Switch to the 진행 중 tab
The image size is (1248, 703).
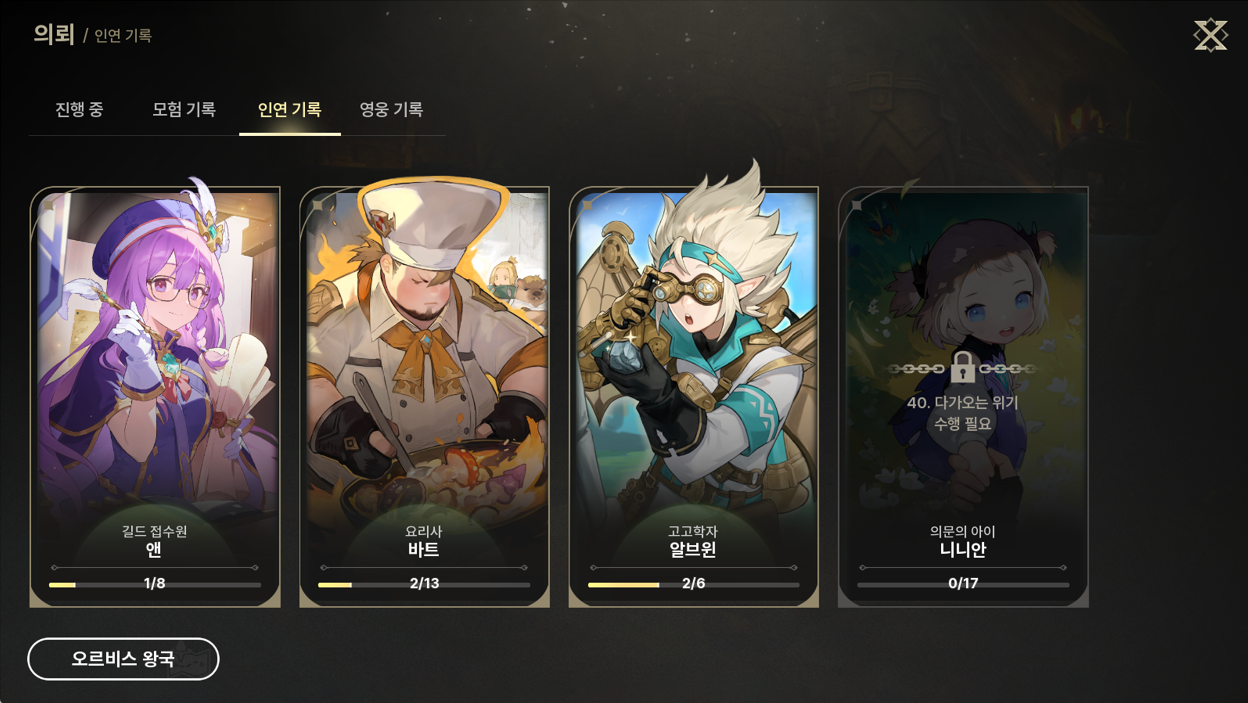coord(79,110)
